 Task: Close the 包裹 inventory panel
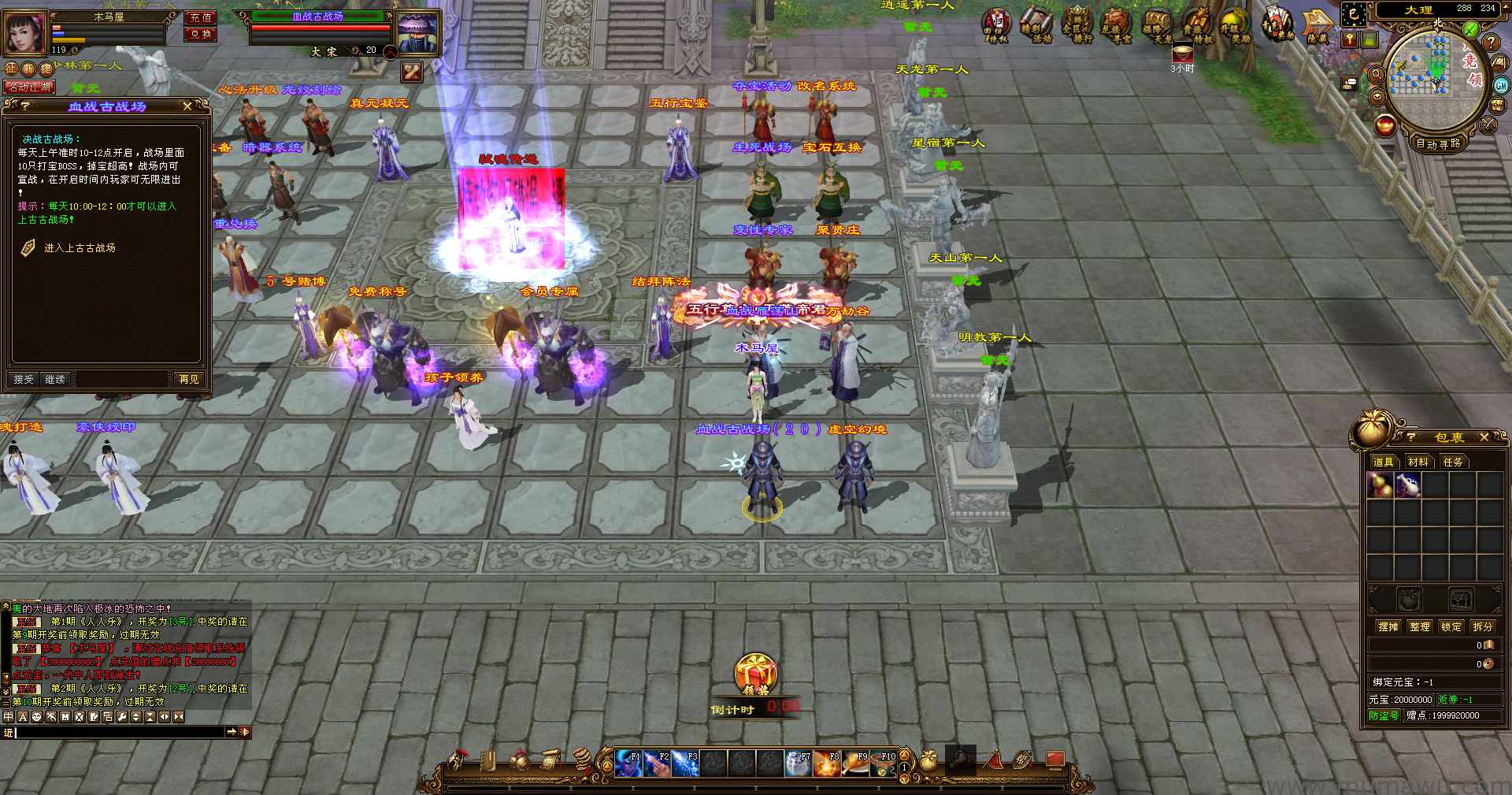[x=1484, y=437]
